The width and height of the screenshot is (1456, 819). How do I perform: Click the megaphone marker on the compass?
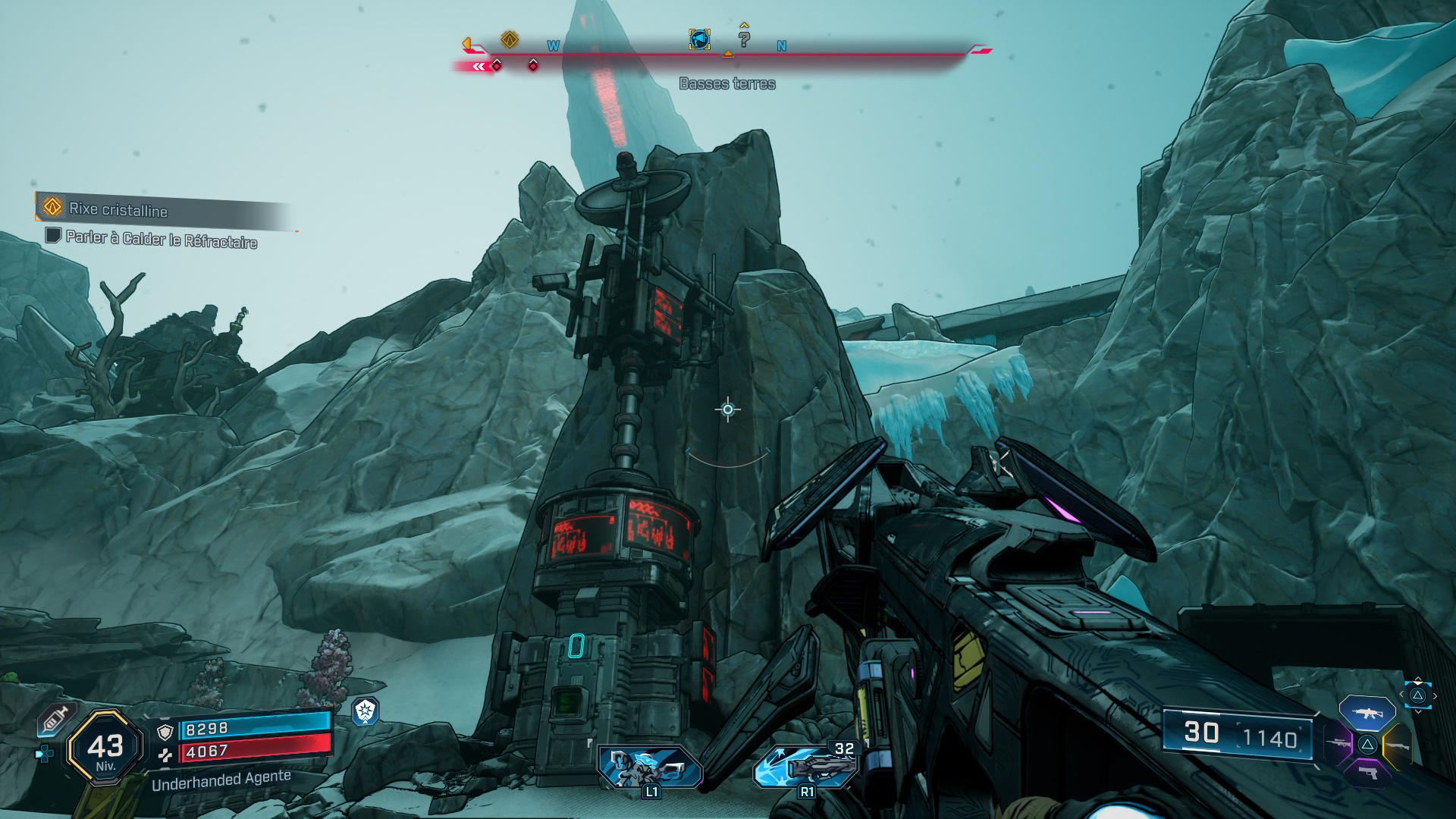pos(699,39)
